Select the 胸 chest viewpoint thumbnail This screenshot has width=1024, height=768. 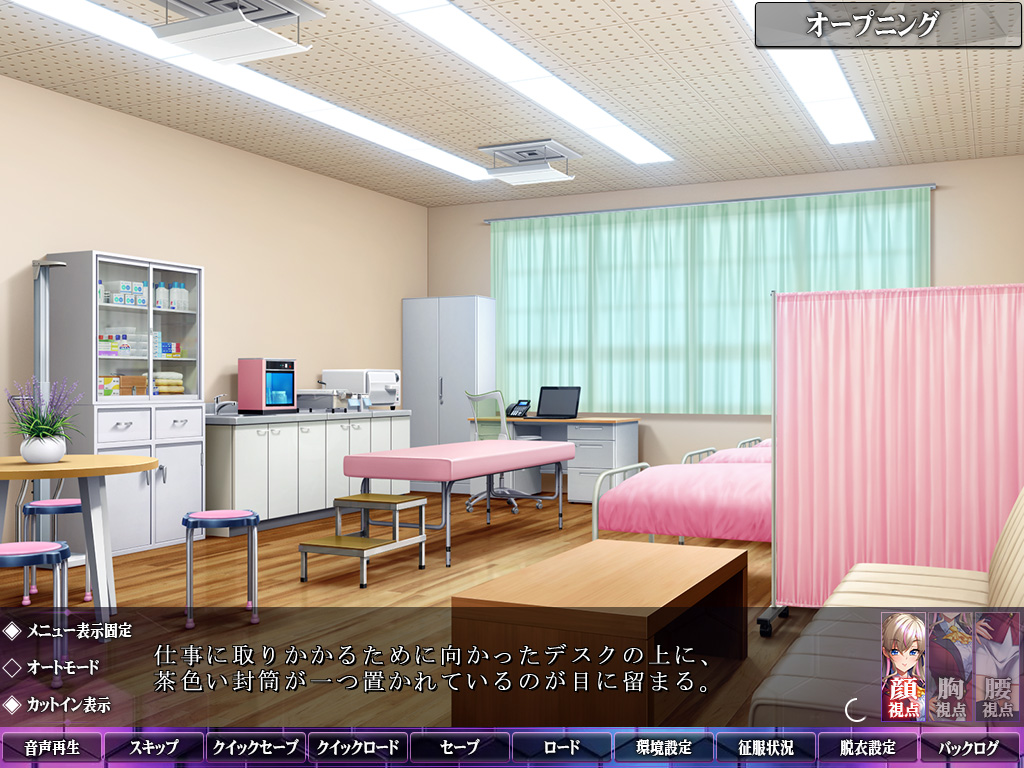coord(950,666)
